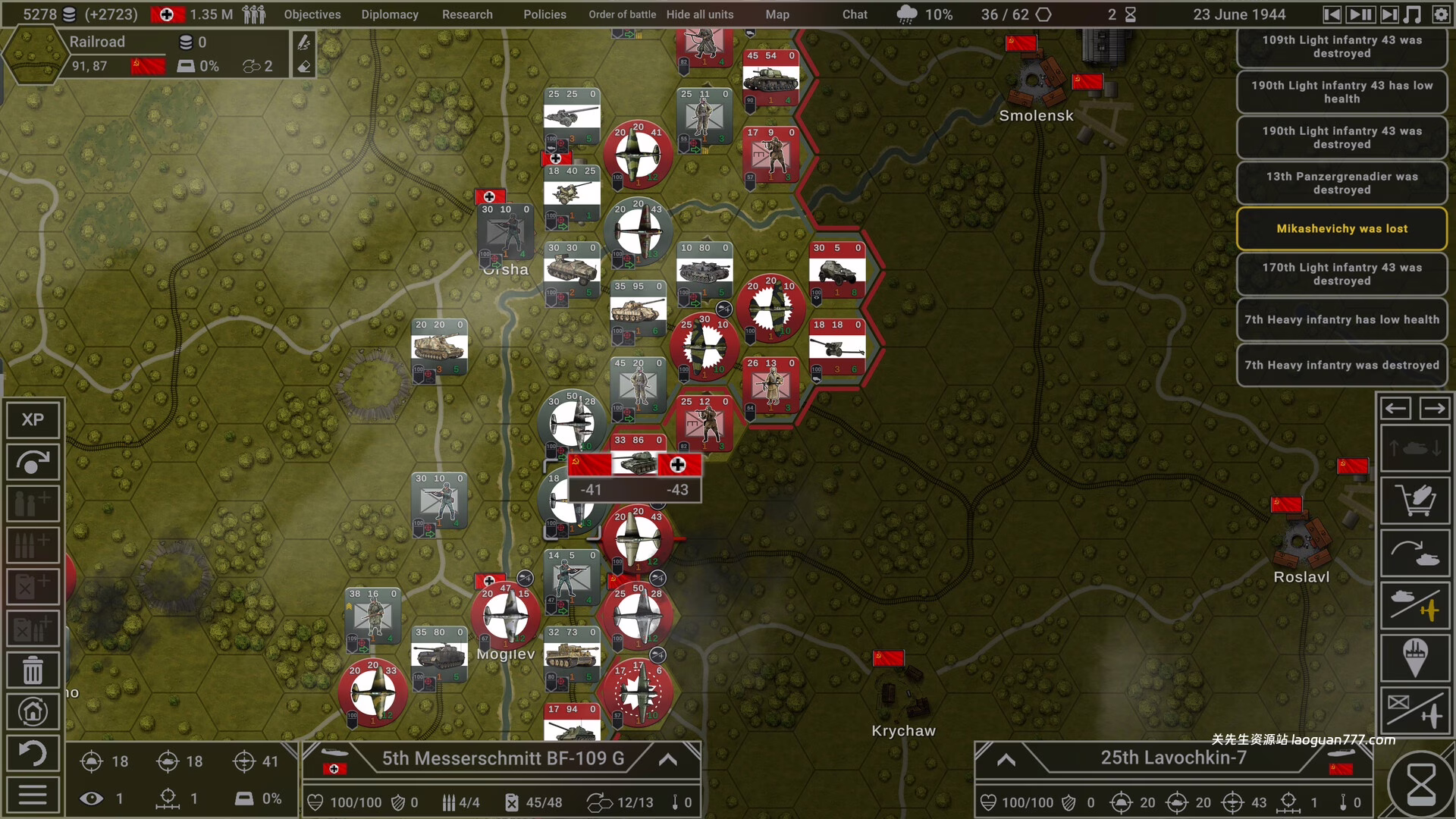The height and width of the screenshot is (819, 1456).
Task: Select the XP upgrade icon
Action: tap(32, 419)
